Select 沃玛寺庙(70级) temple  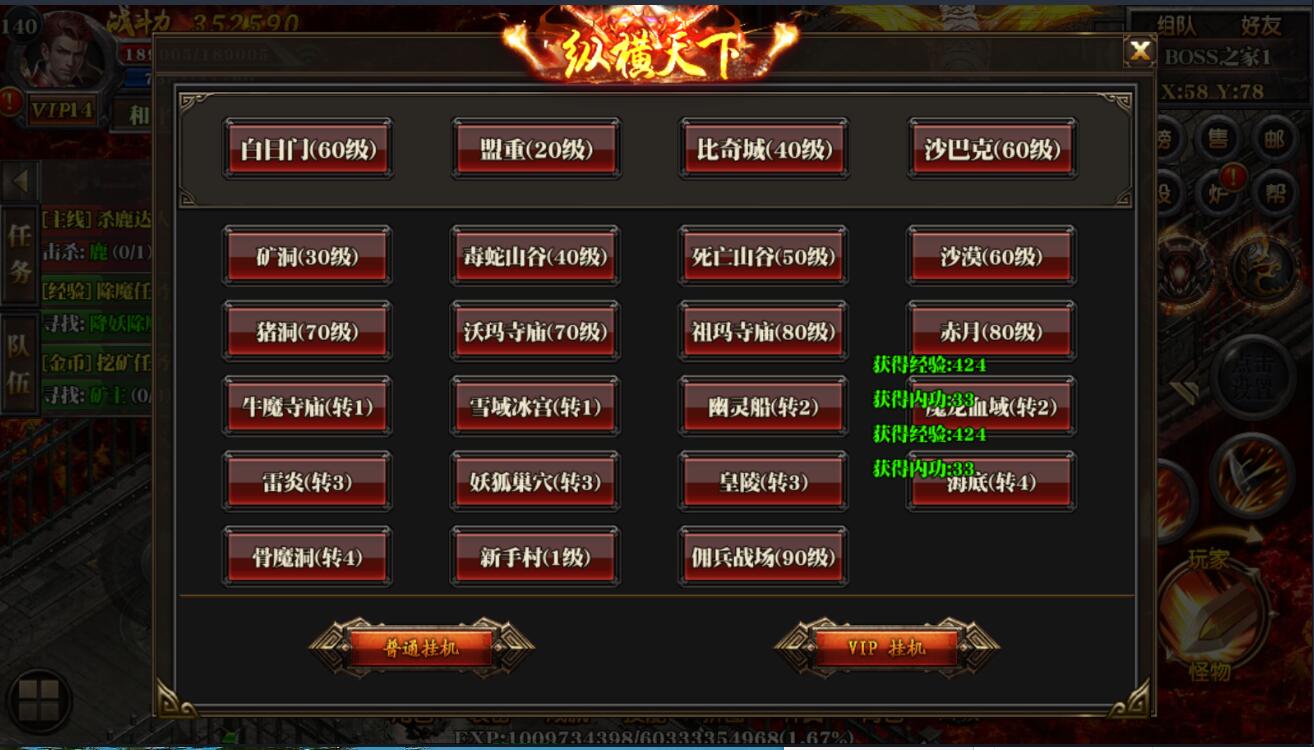point(535,331)
